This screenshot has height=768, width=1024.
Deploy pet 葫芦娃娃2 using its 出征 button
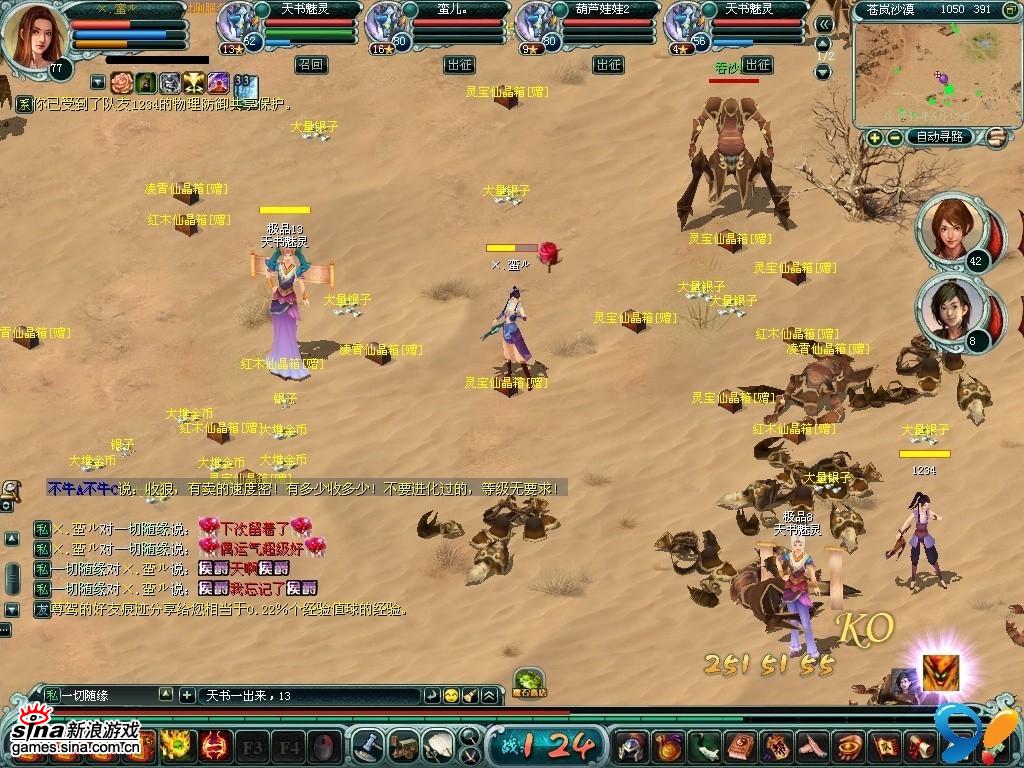608,65
